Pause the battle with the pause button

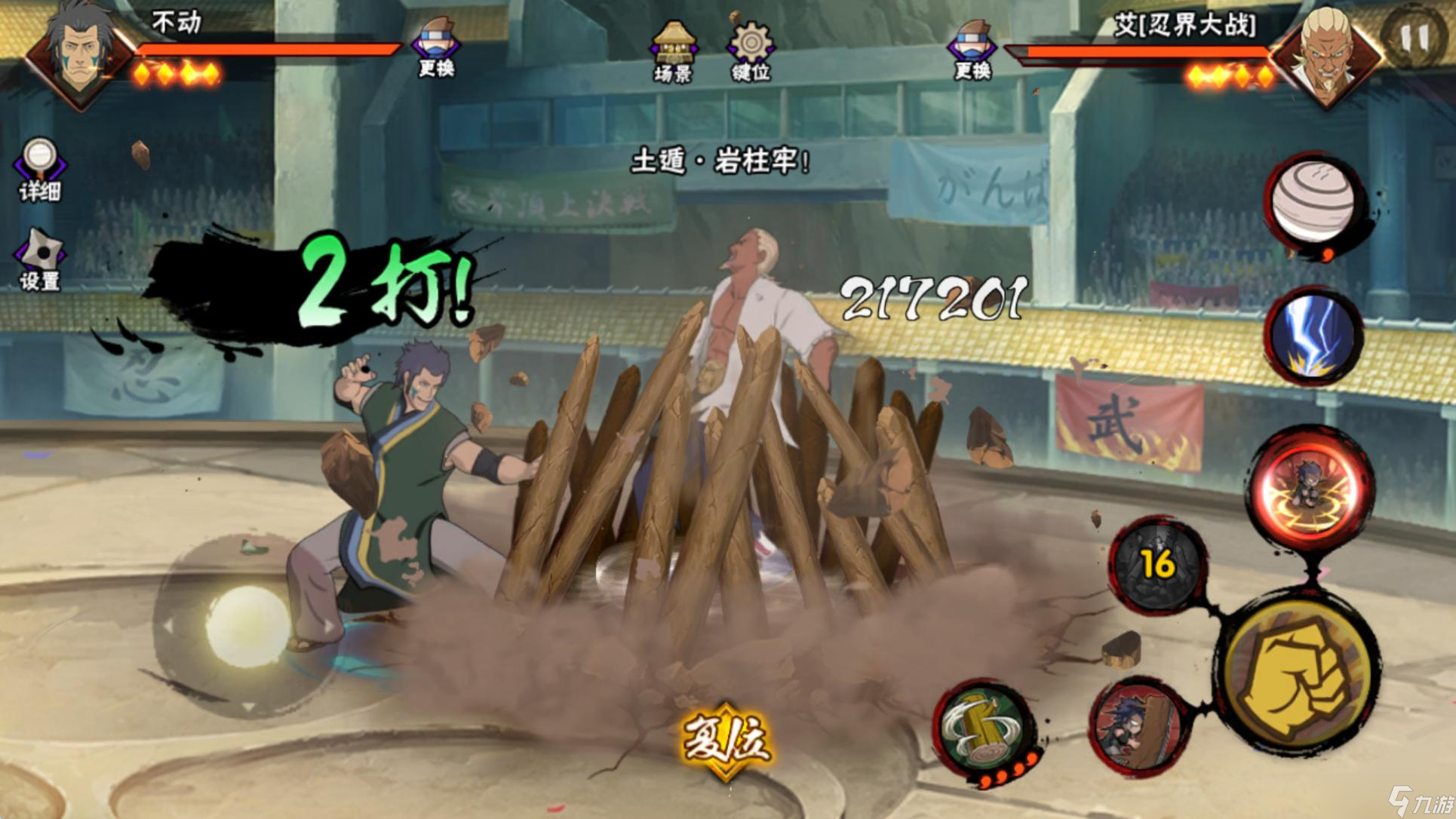(x=1414, y=38)
